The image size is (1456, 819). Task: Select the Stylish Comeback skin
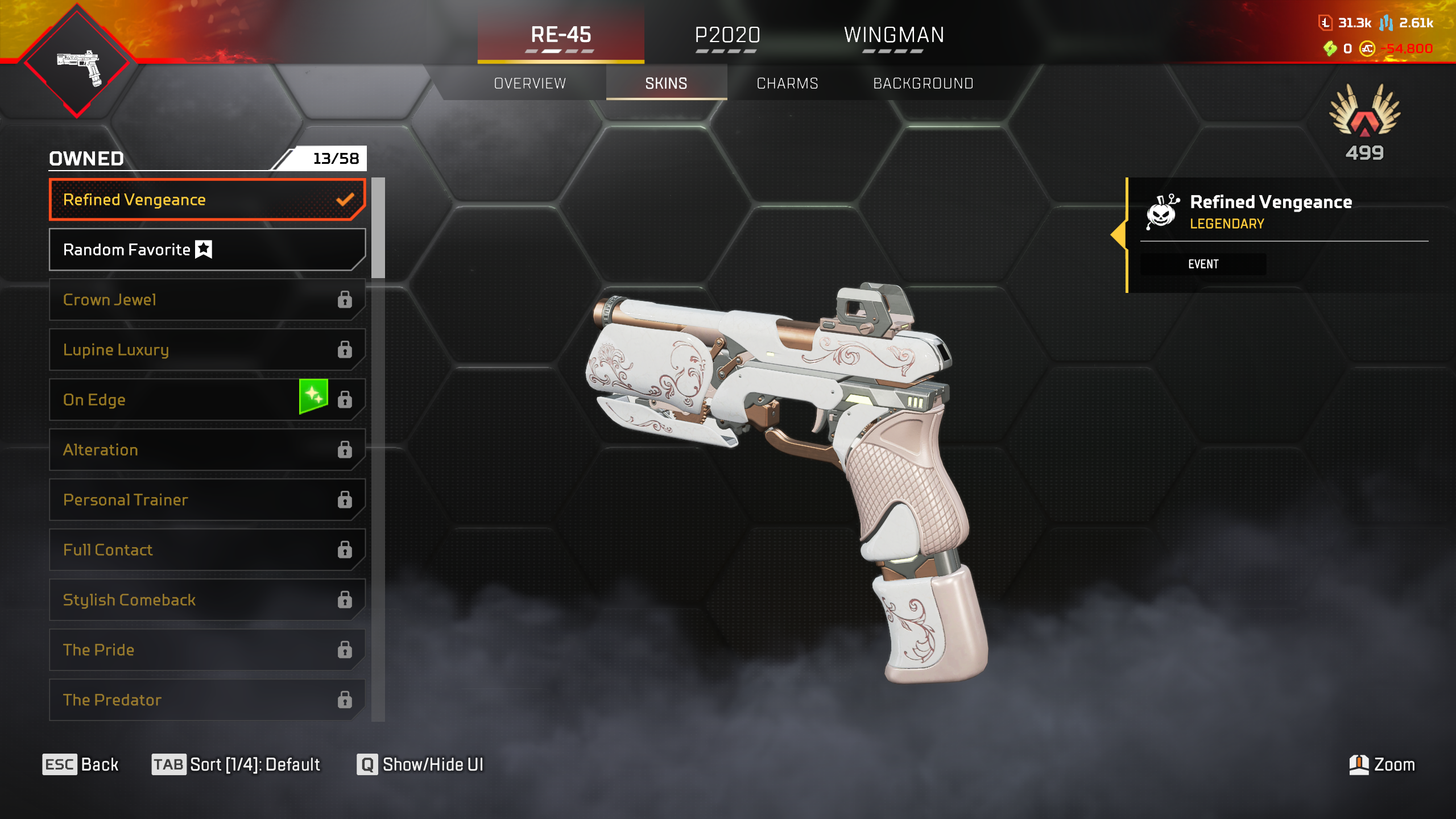point(207,600)
